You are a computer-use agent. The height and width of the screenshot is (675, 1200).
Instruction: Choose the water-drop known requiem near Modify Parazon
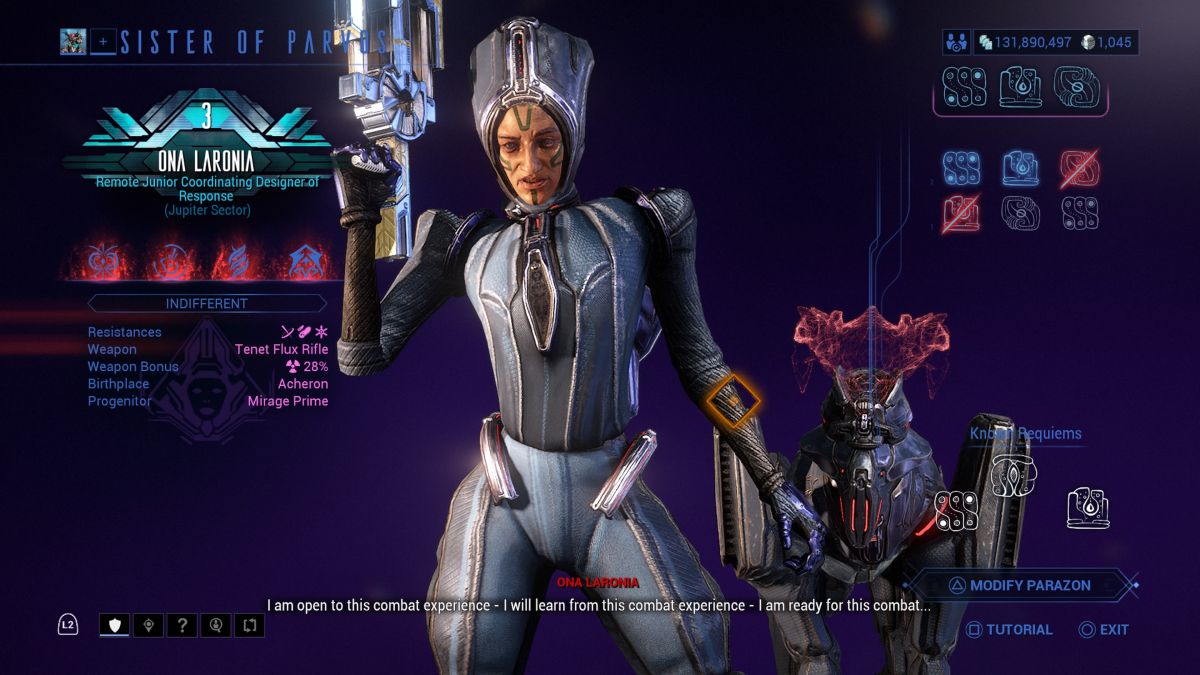pos(1087,507)
